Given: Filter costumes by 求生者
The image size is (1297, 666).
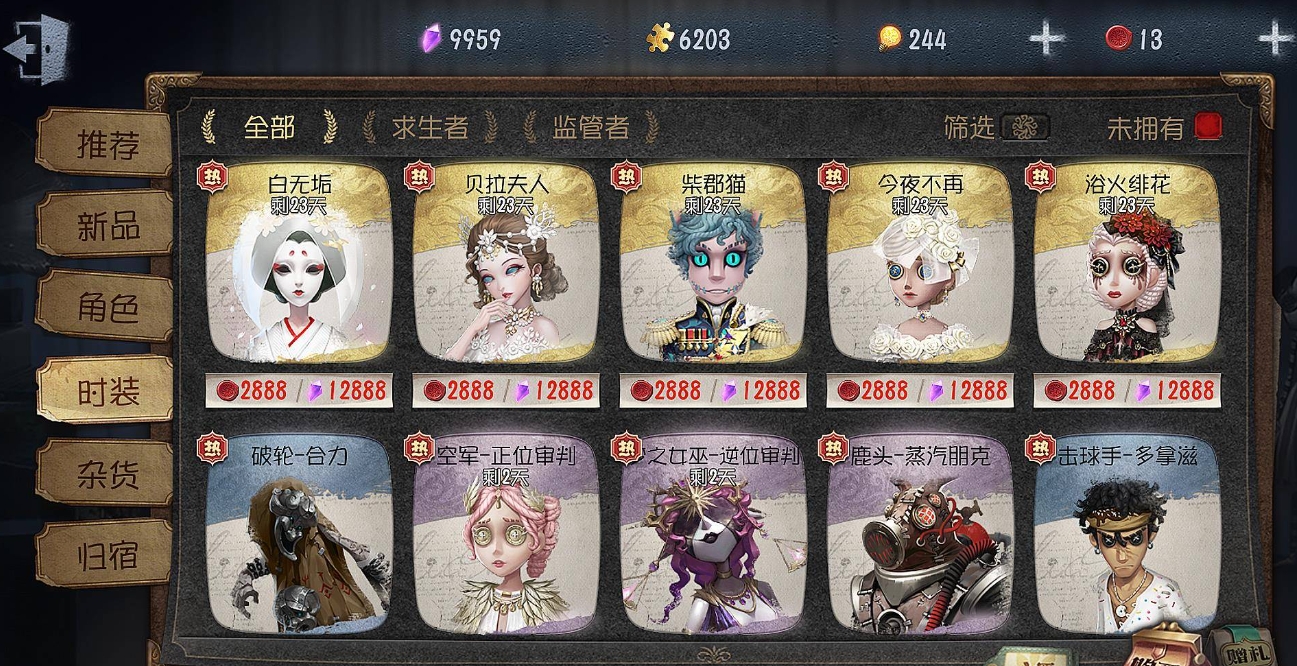Looking at the screenshot, I should [x=430, y=127].
